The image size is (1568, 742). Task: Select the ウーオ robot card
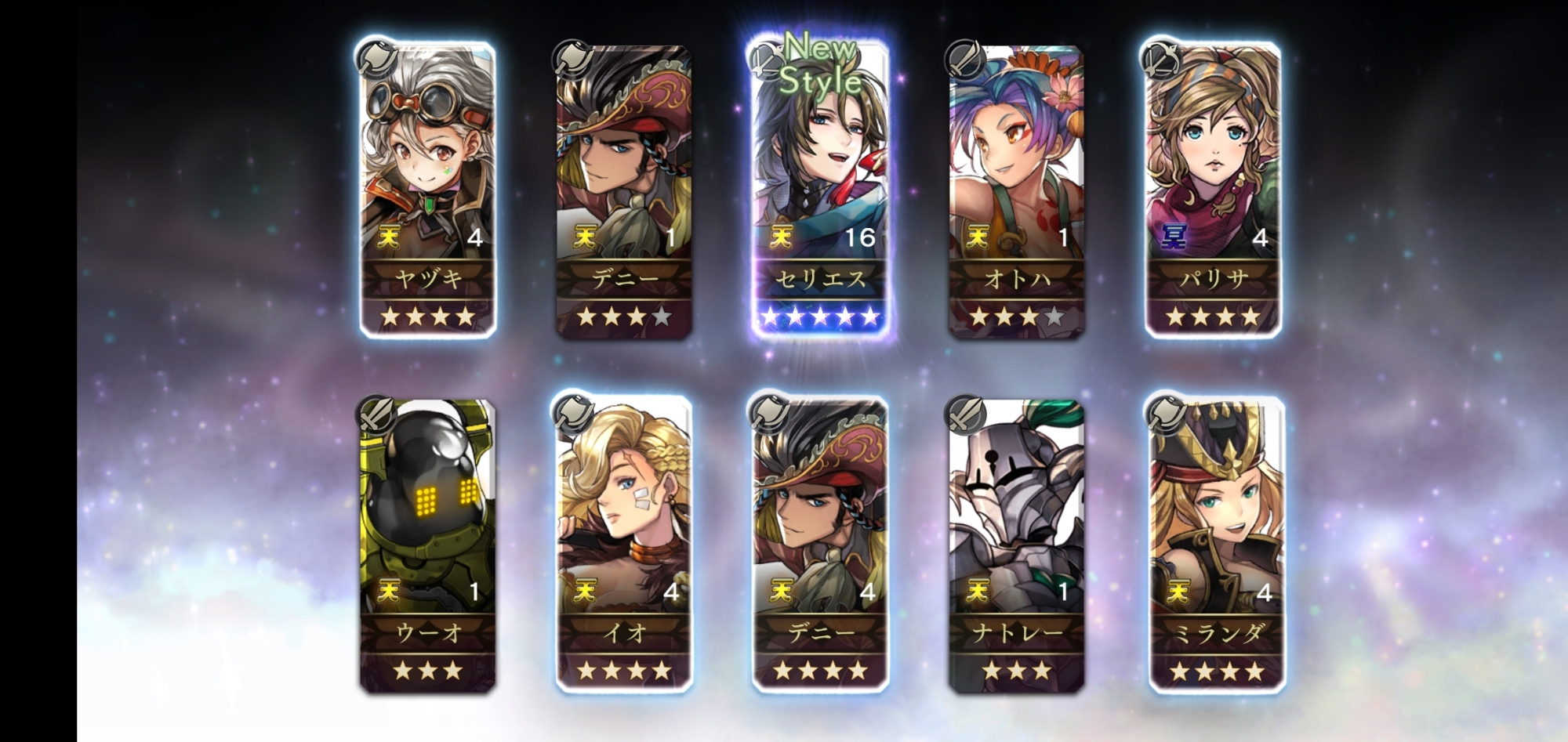[428, 545]
